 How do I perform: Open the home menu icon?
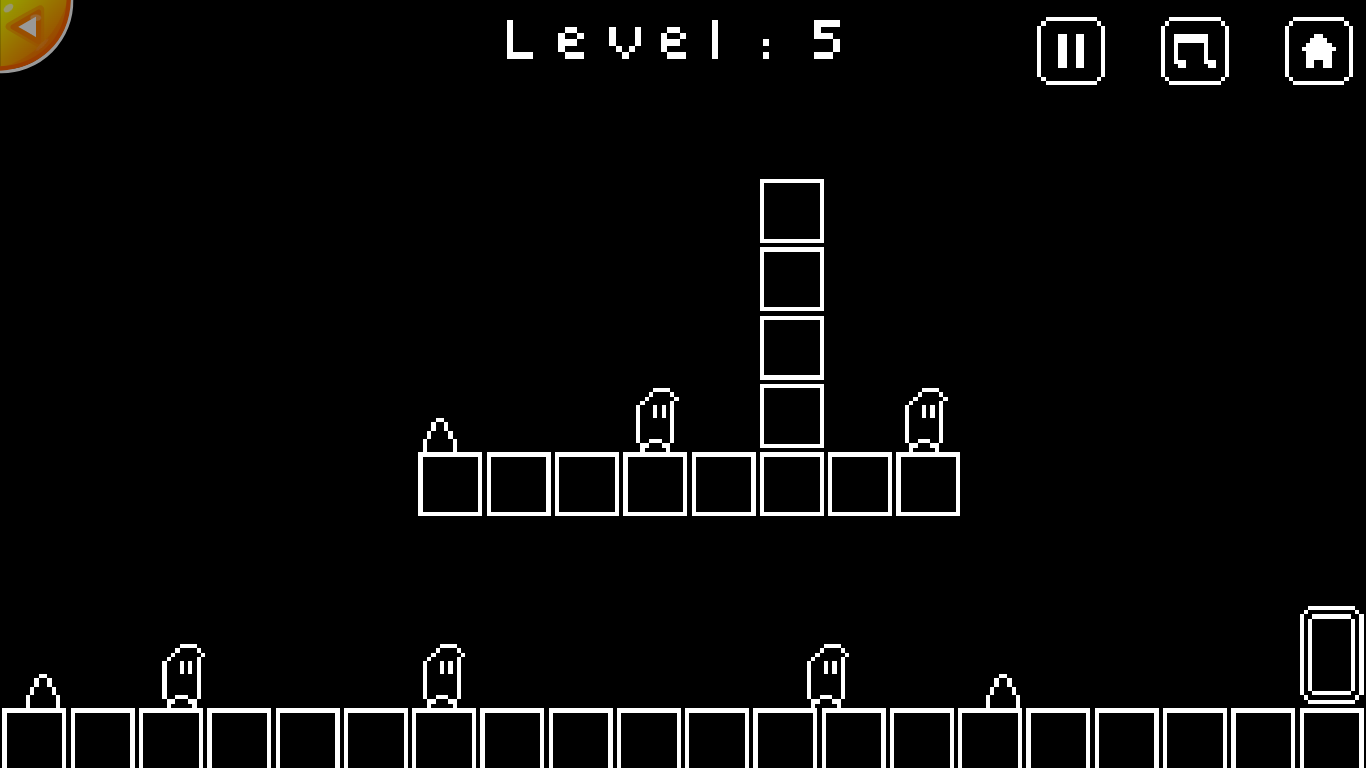pyautogui.click(x=1317, y=53)
